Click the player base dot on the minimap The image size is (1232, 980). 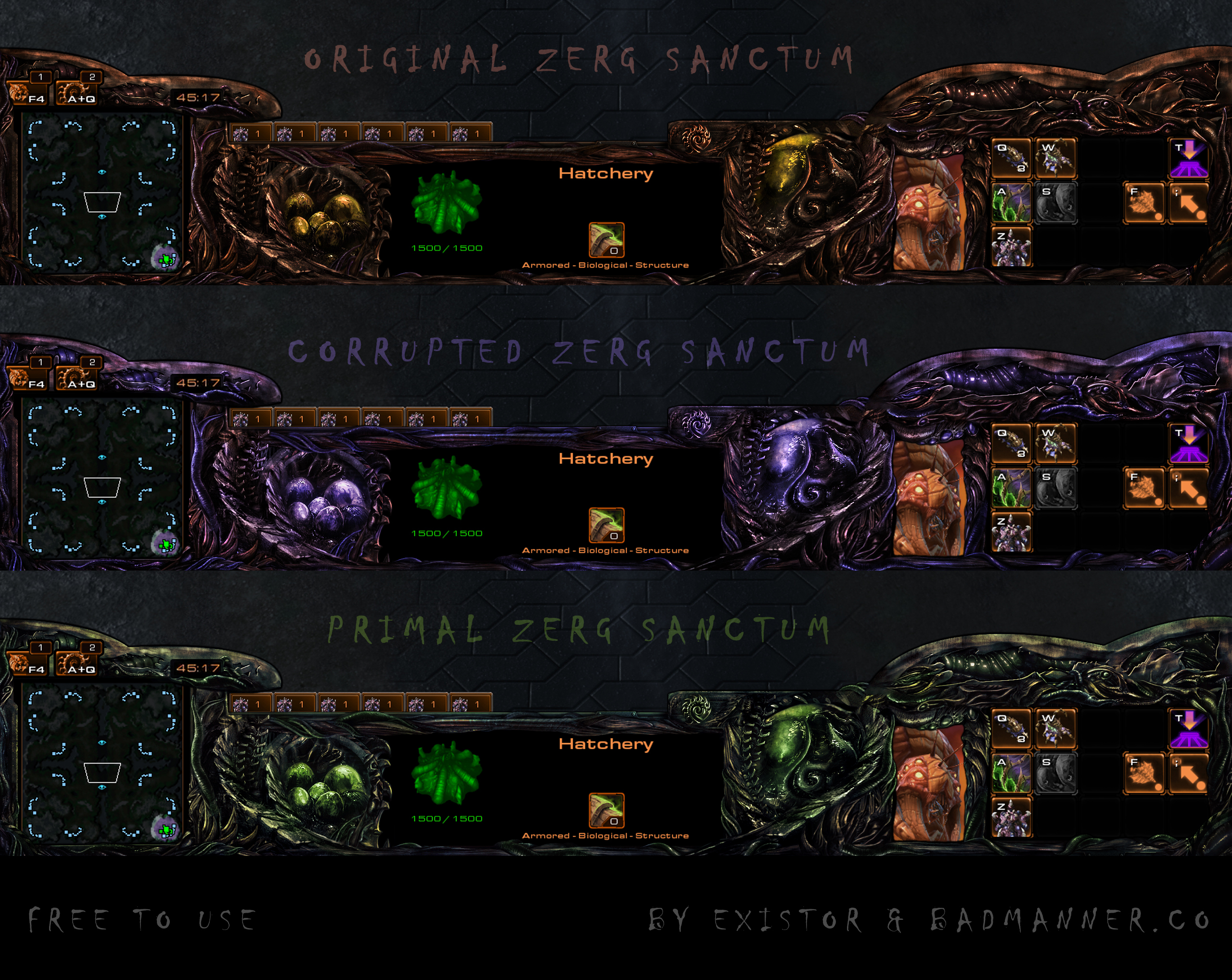[167, 259]
